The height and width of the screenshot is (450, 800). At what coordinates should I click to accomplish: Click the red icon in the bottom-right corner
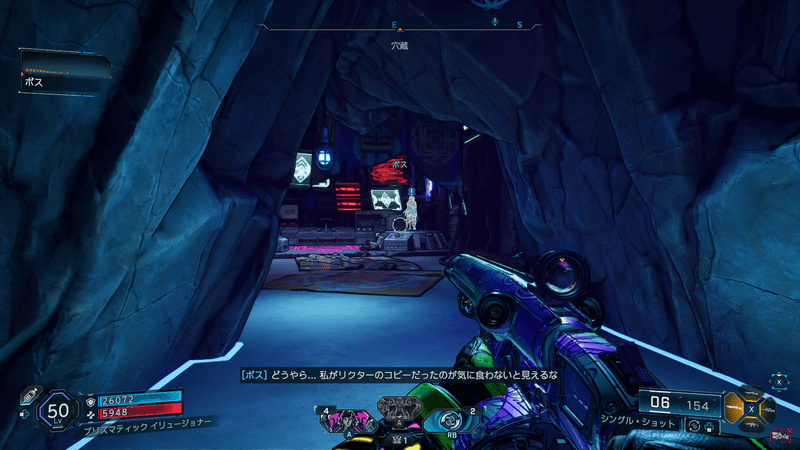click(778, 435)
